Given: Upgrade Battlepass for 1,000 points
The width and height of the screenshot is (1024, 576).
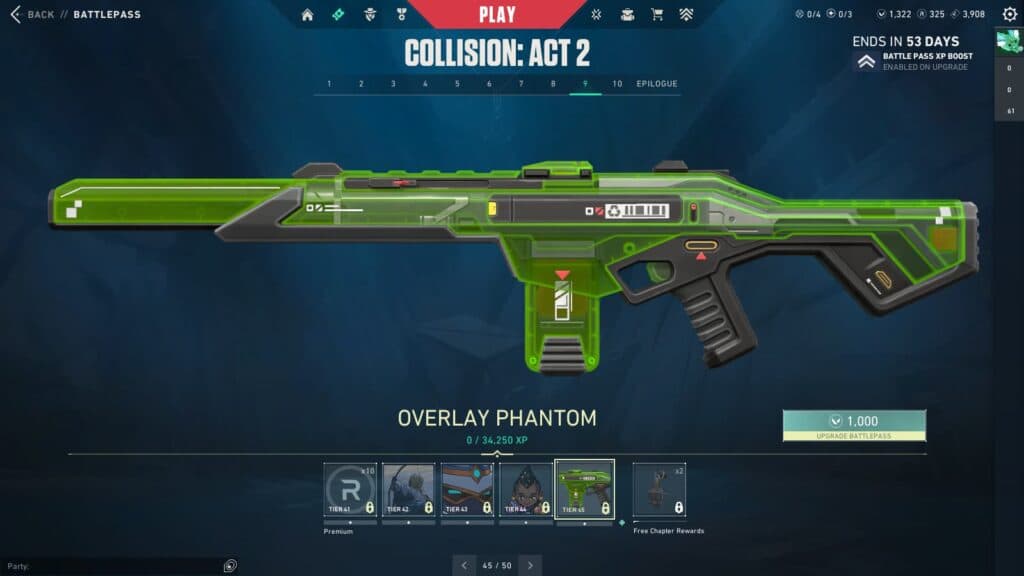Looking at the screenshot, I should coord(854,425).
